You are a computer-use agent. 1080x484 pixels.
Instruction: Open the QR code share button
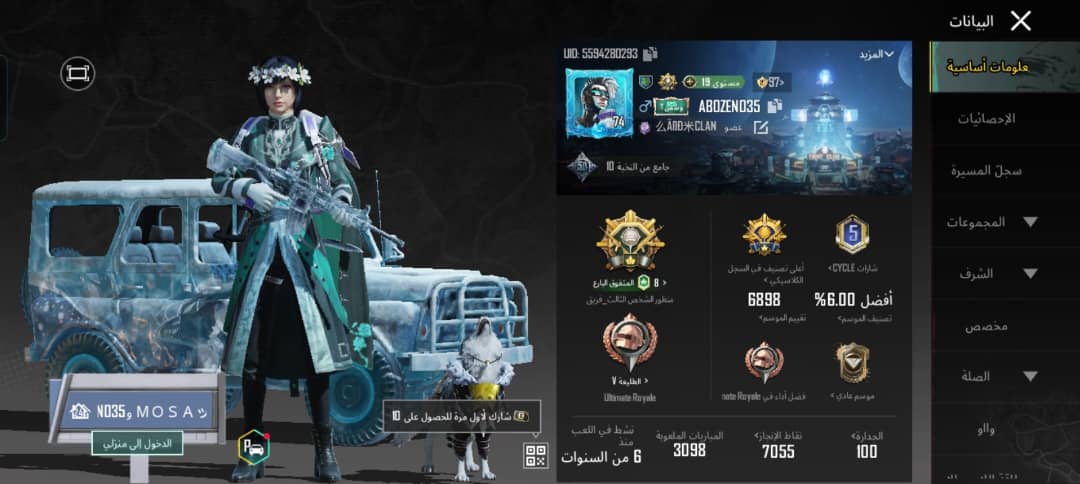click(x=536, y=456)
